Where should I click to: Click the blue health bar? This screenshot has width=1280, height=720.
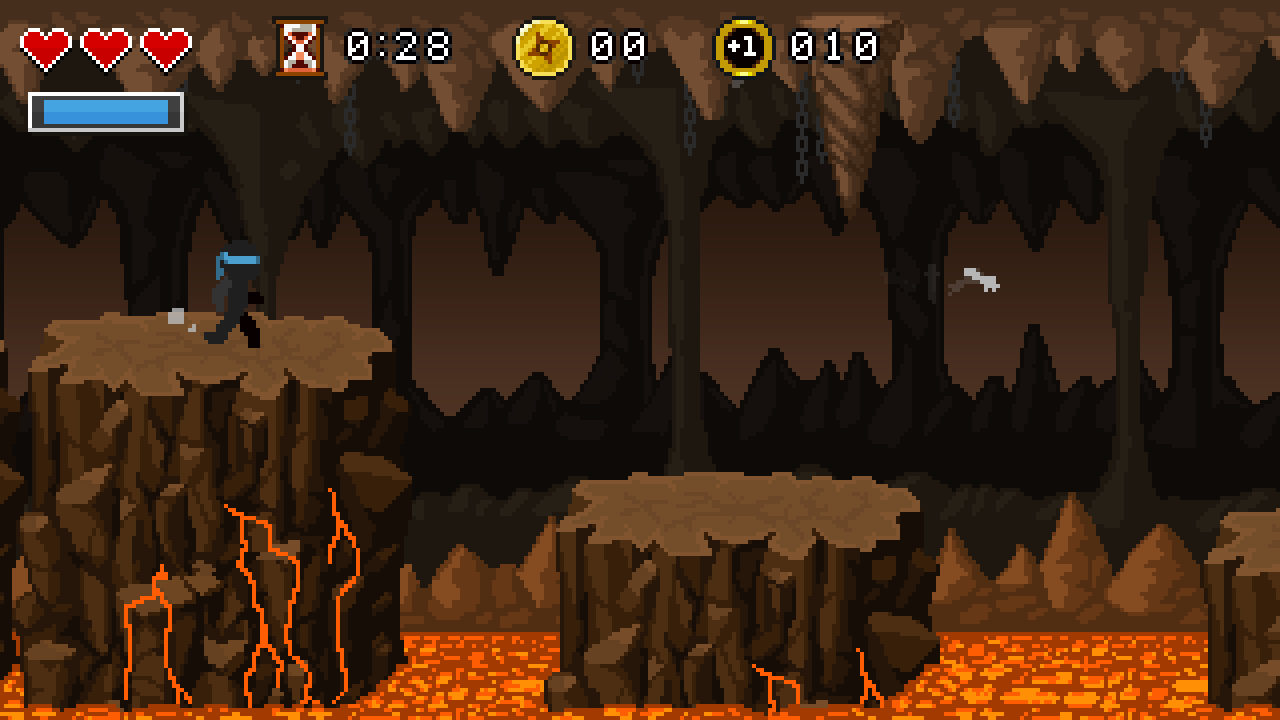coord(105,113)
